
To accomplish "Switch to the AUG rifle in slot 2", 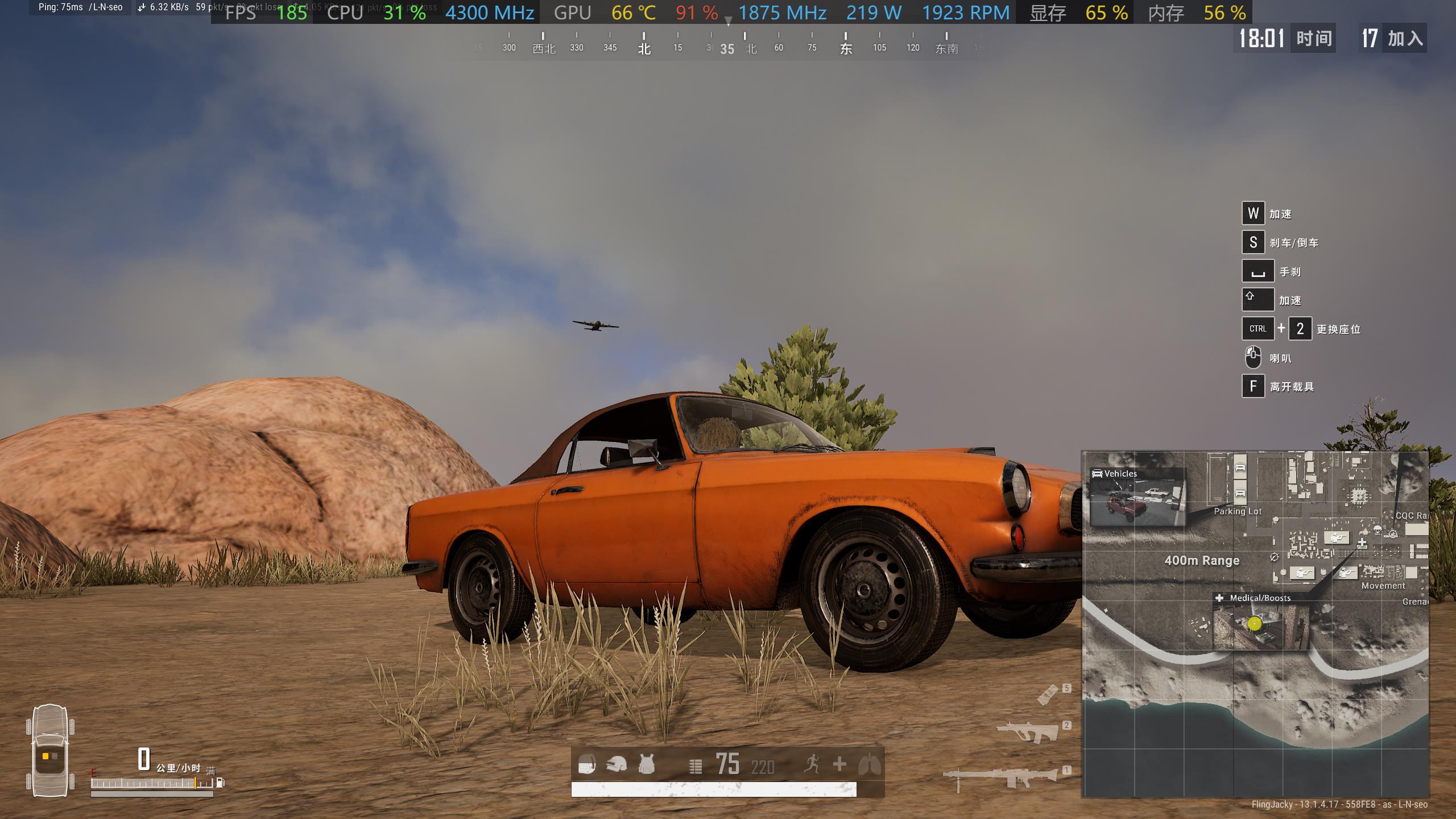I will point(1028,731).
